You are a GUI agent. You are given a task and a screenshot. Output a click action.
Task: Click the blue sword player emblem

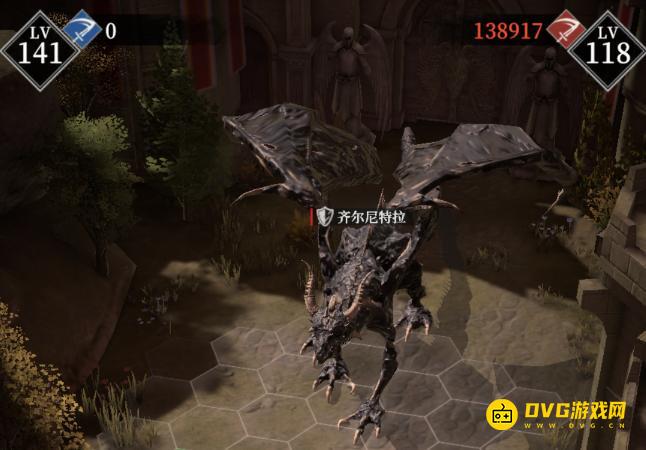pos(81,31)
